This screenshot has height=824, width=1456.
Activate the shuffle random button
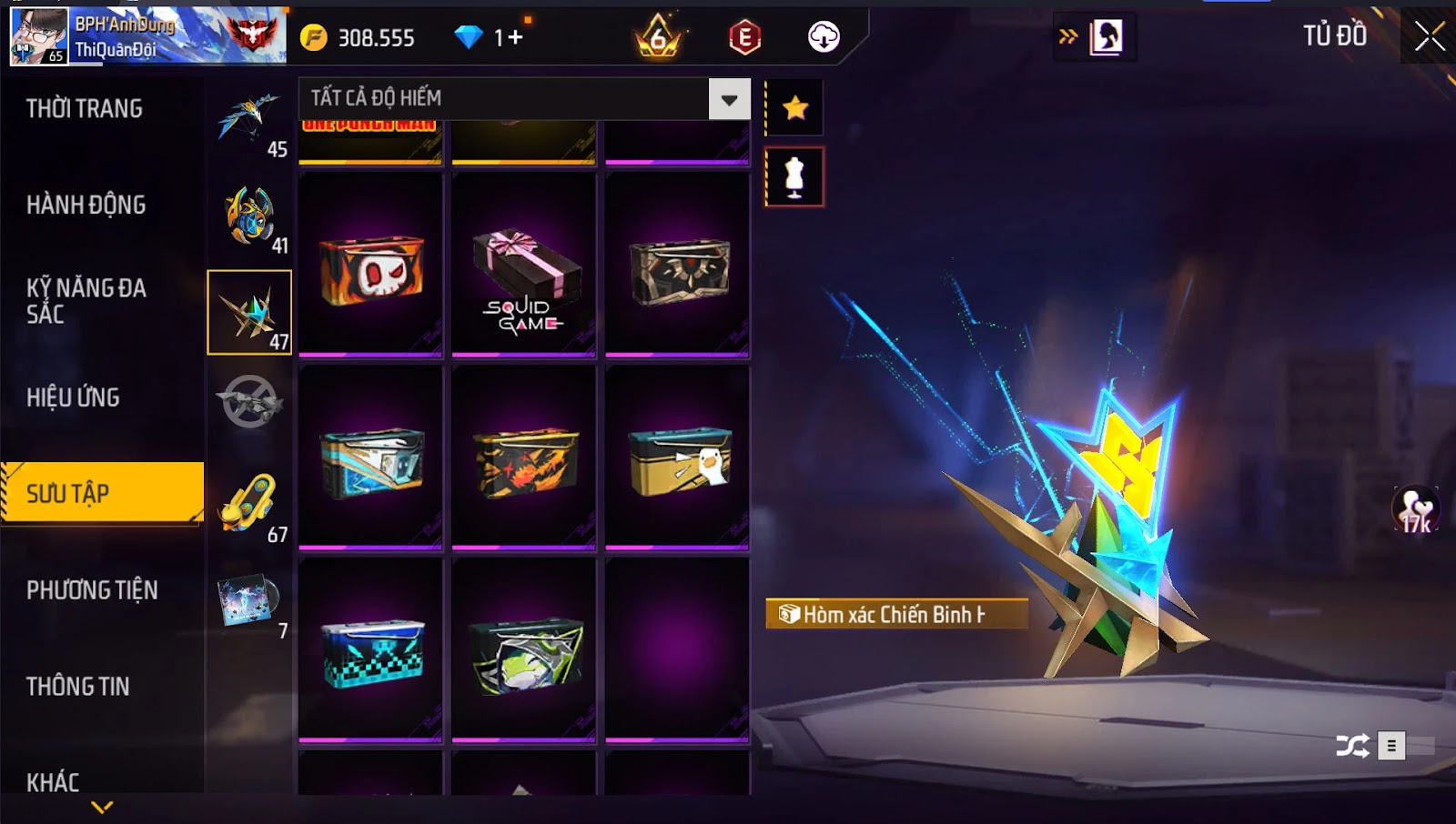click(1352, 747)
